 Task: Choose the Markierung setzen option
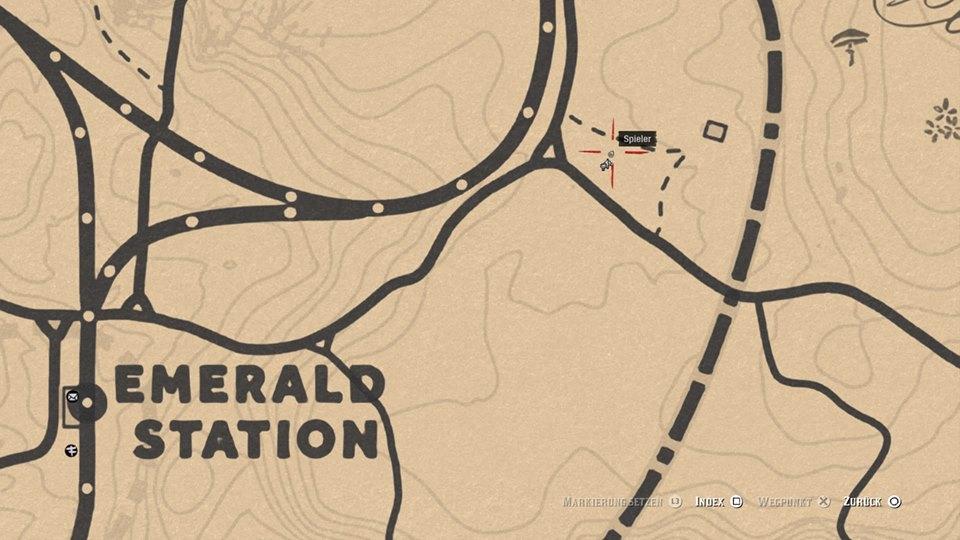click(622, 501)
